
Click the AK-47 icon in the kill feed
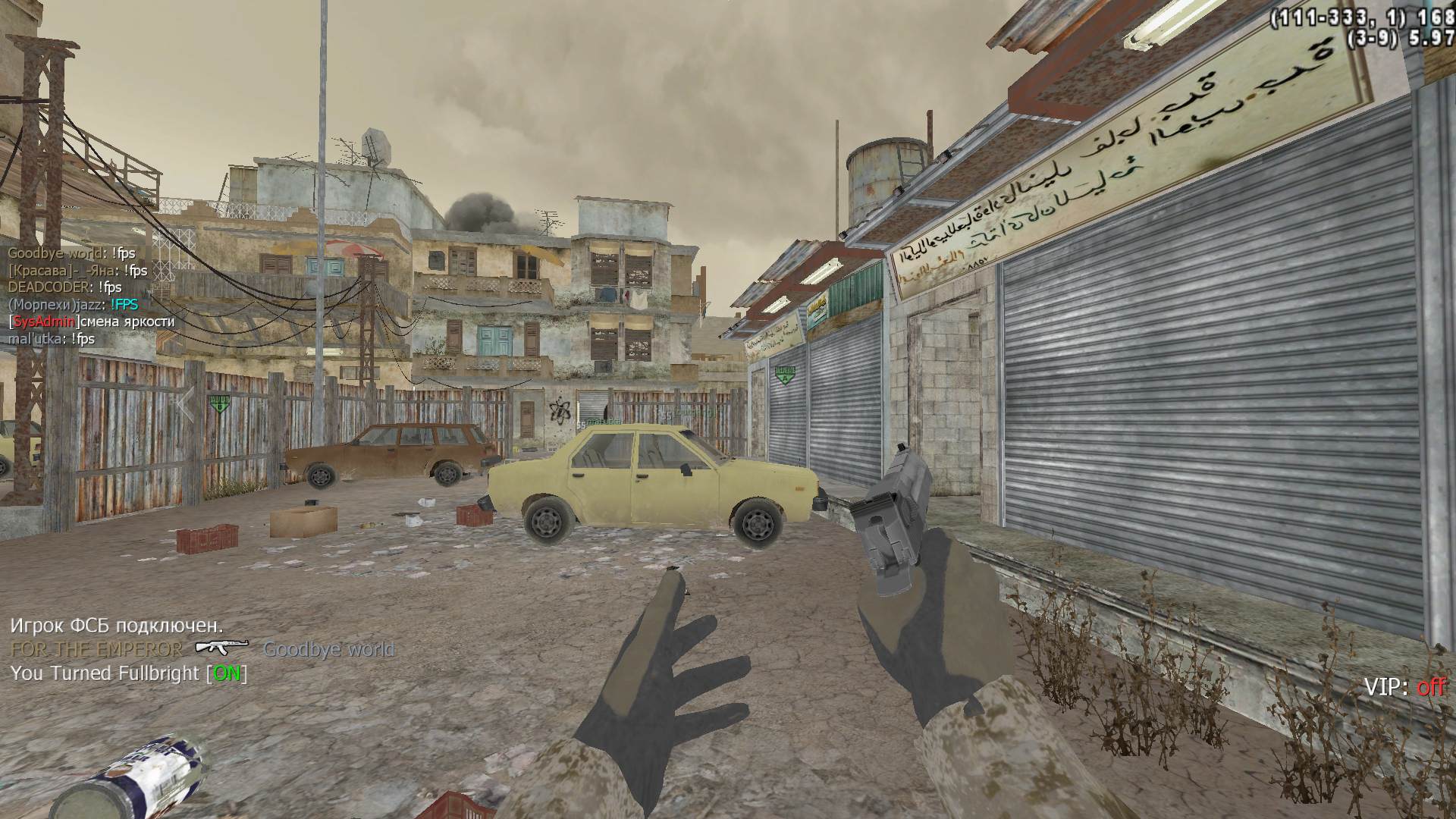click(221, 647)
